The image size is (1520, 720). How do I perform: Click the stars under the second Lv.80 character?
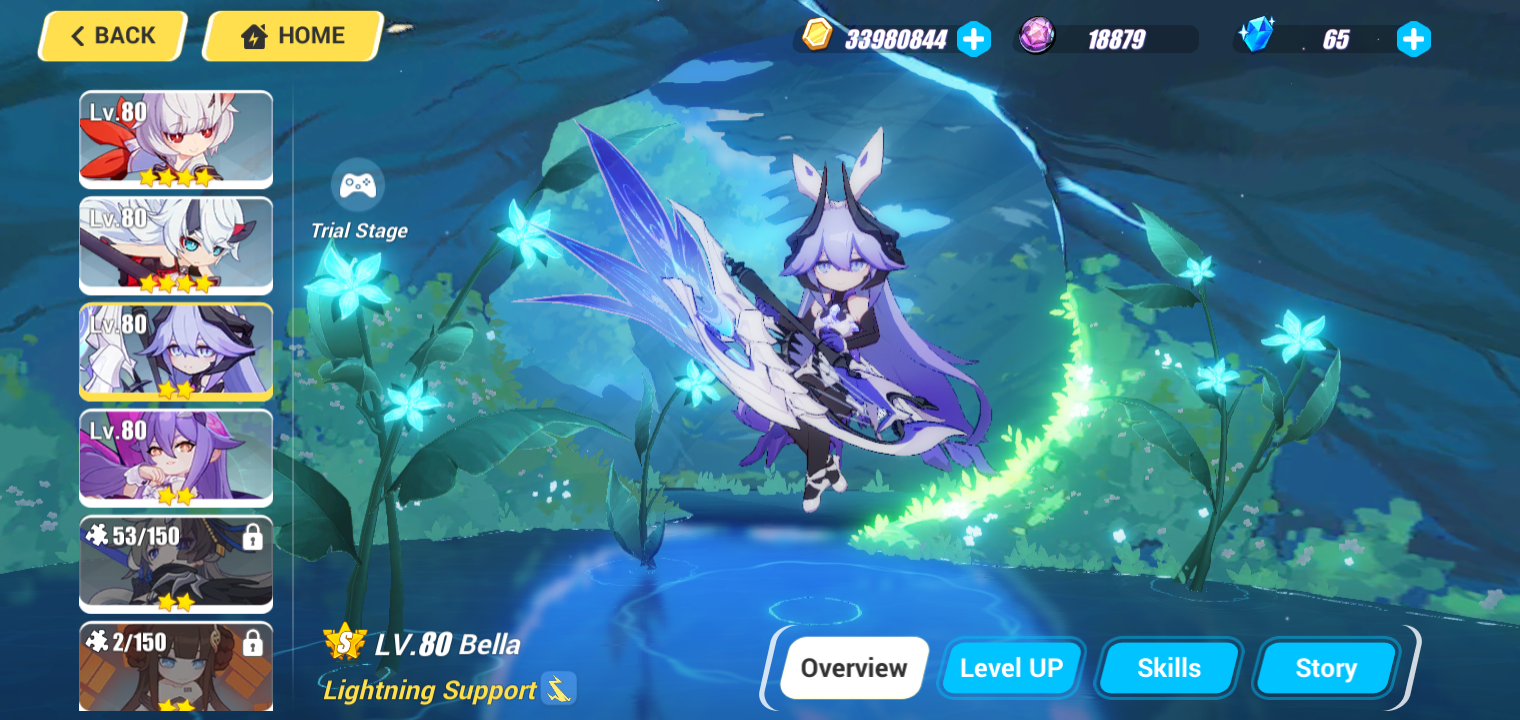coord(175,283)
